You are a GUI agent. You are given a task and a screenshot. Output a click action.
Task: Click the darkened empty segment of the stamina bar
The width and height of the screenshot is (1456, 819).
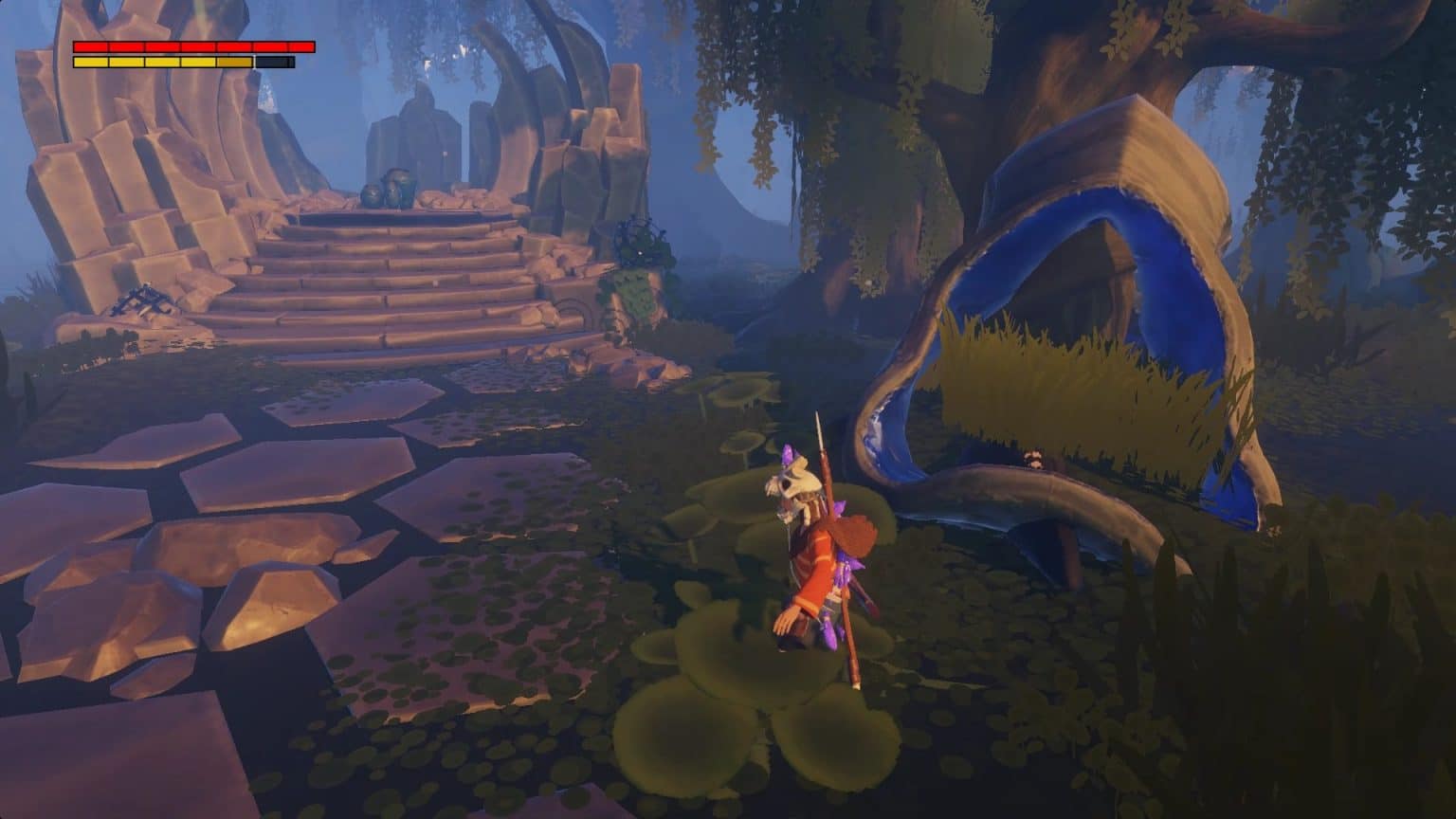pyautogui.click(x=273, y=61)
